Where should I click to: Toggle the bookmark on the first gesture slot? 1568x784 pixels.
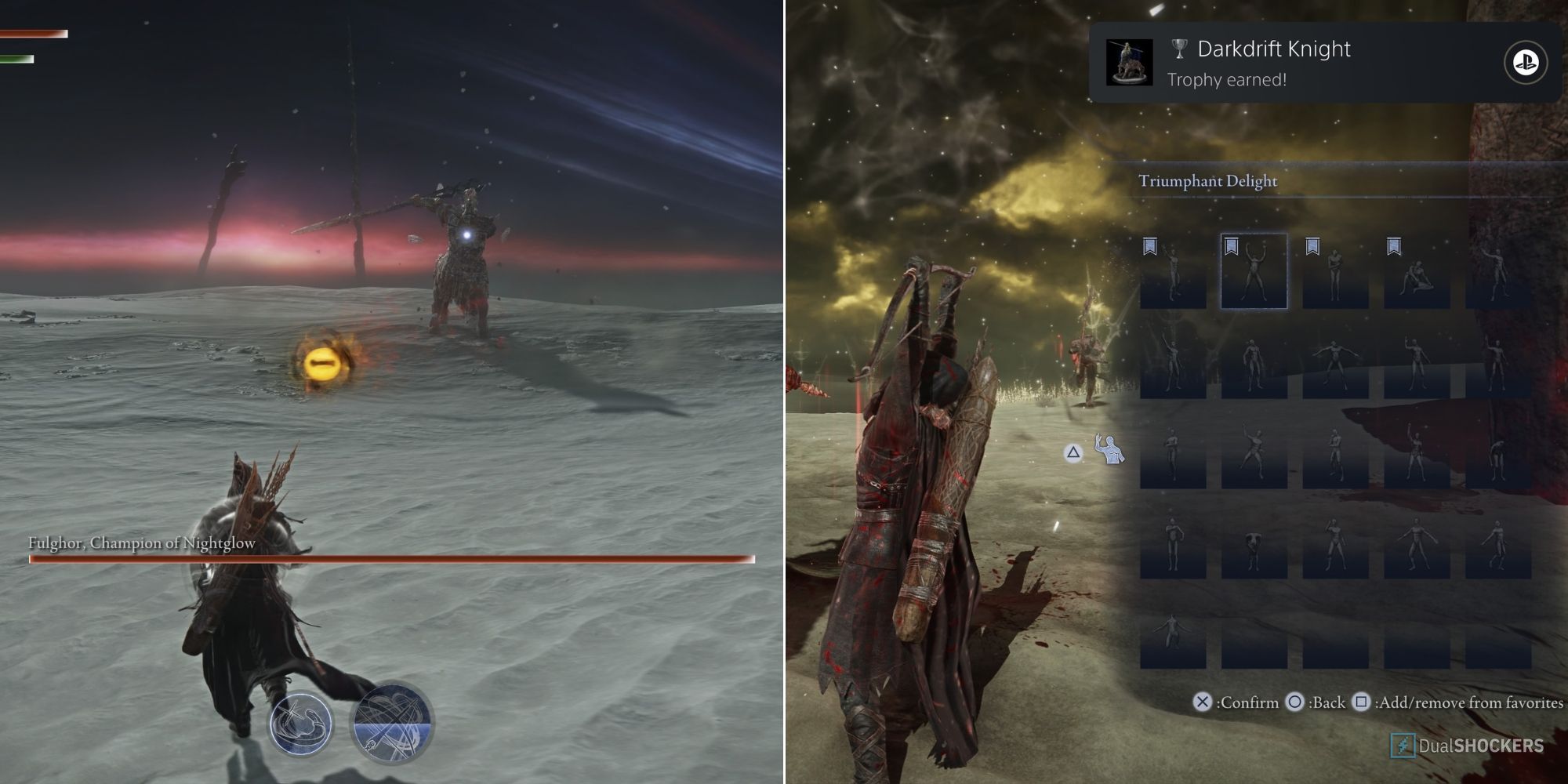[1149, 245]
